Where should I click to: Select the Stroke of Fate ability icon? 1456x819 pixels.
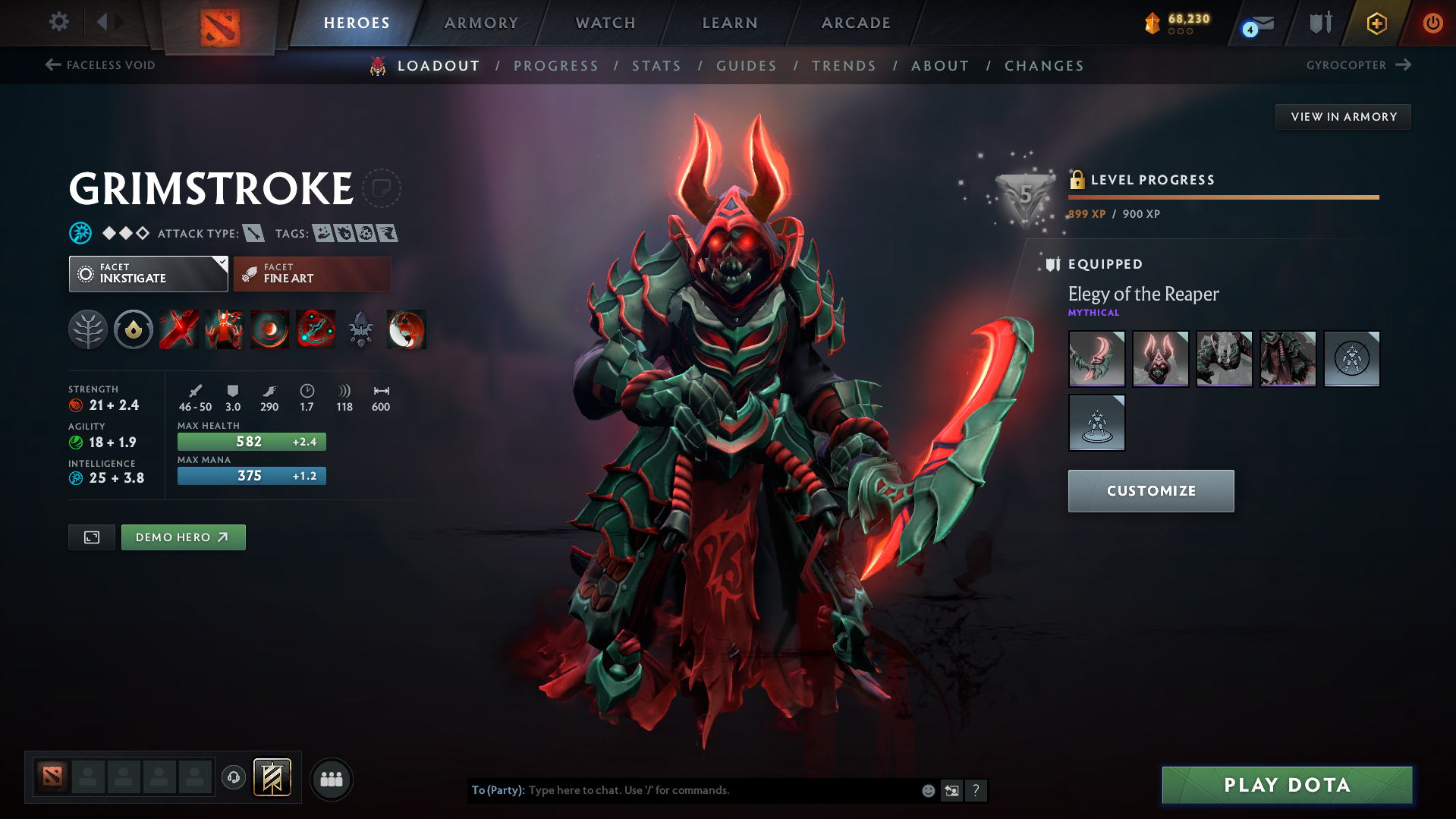click(x=179, y=329)
